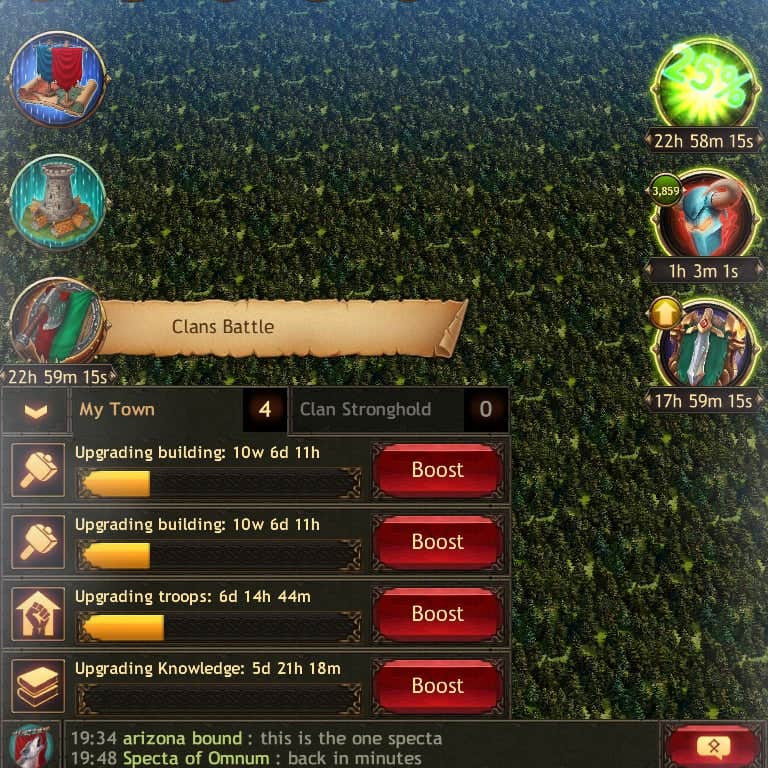Boost the first building upgrade
The image size is (768, 768).
coord(437,470)
